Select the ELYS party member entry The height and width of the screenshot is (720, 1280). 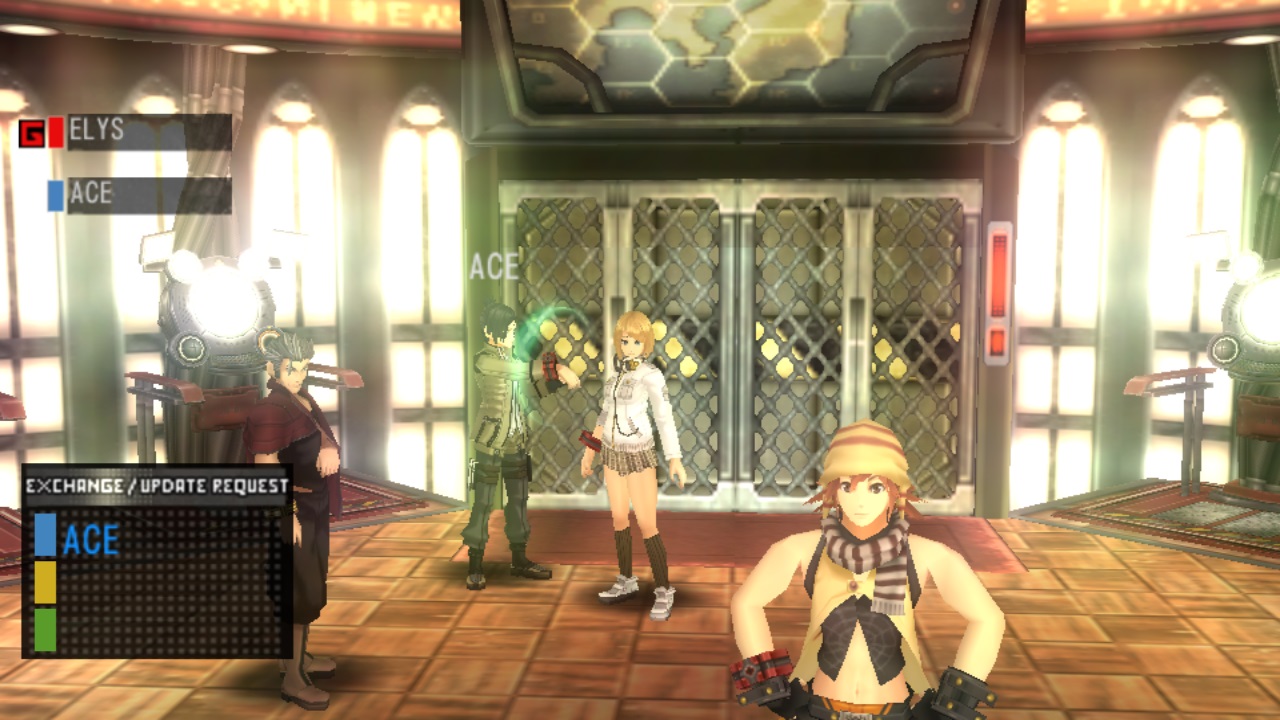[148, 132]
